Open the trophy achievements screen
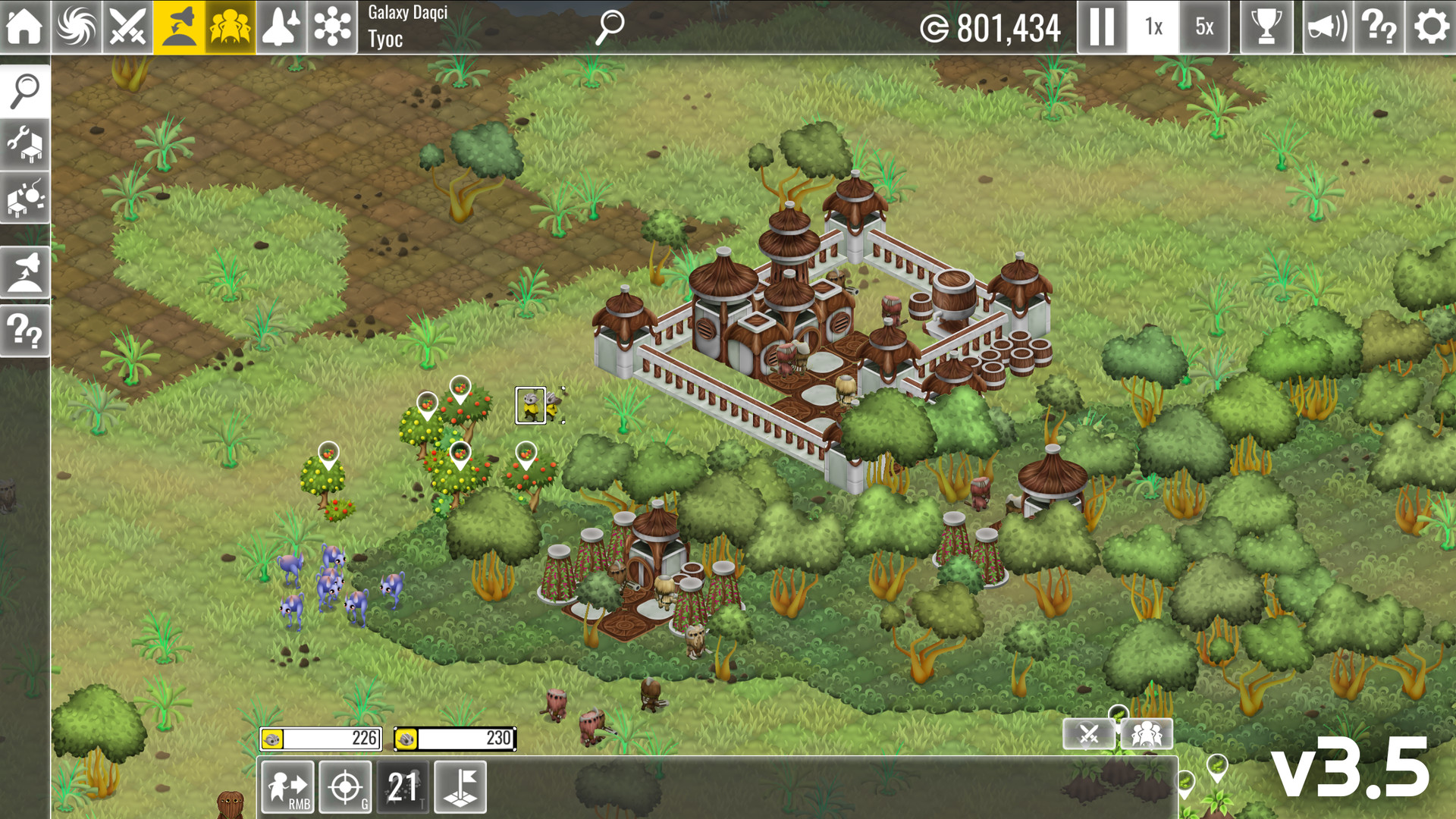Image resolution: width=1456 pixels, height=819 pixels. [1266, 27]
